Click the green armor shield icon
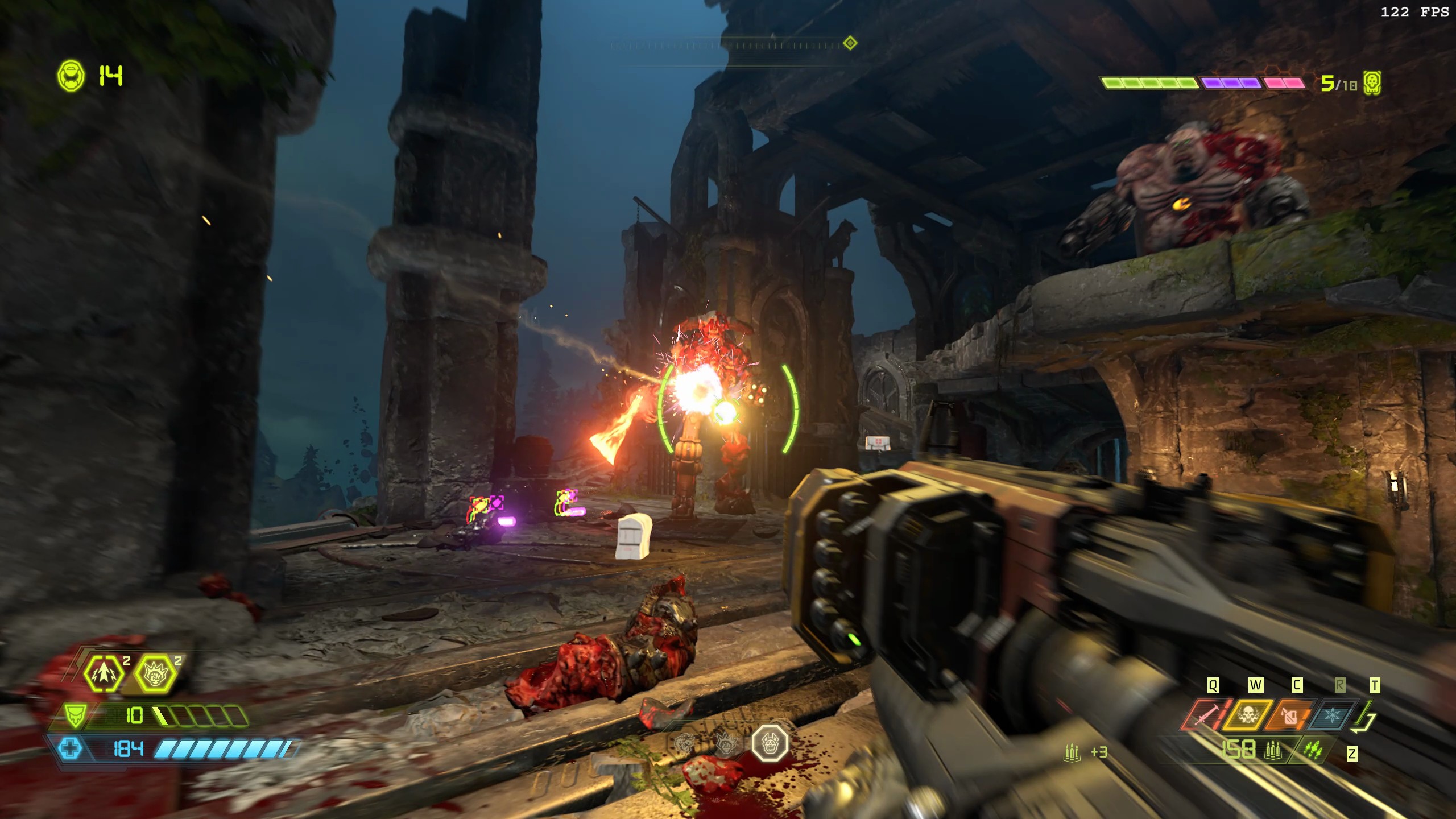 point(75,715)
